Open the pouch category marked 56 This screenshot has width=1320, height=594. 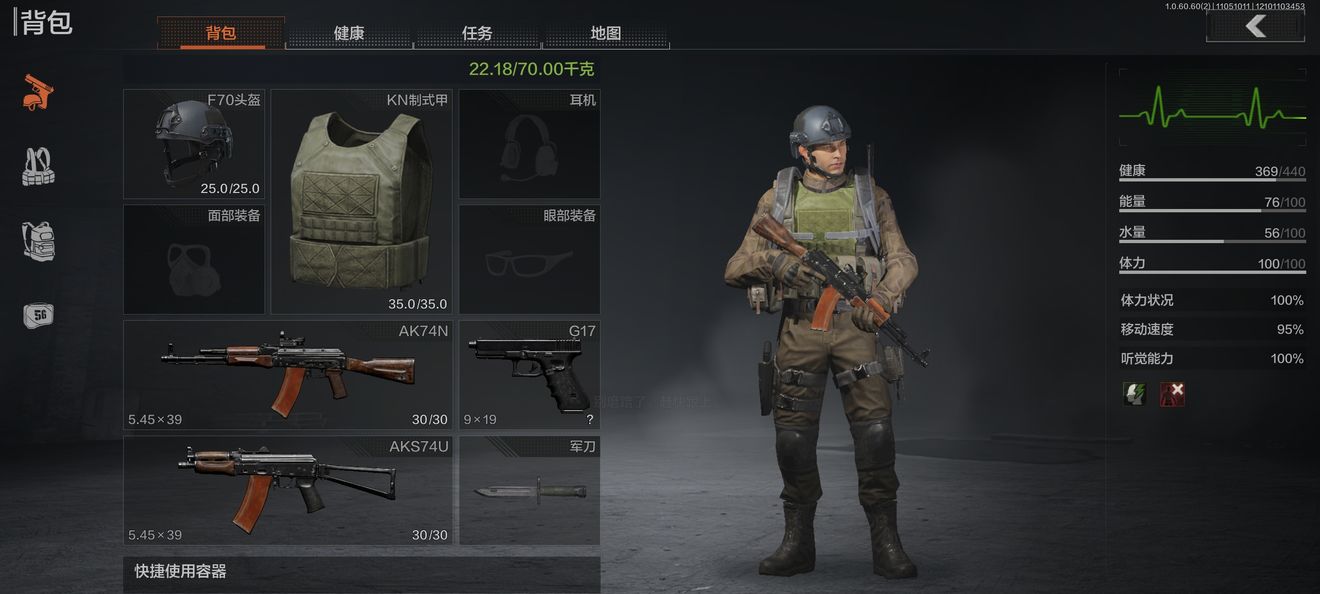pos(38,315)
